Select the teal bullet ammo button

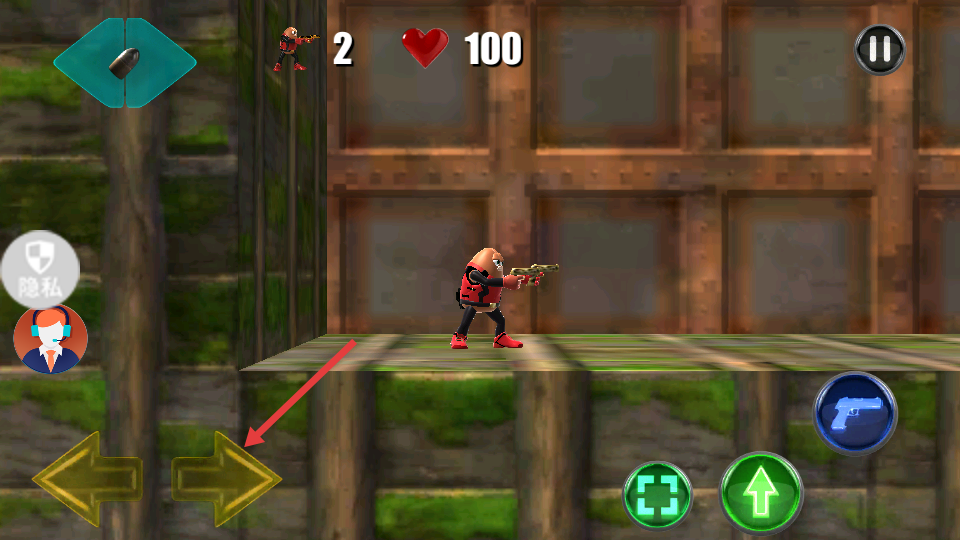click(x=125, y=62)
